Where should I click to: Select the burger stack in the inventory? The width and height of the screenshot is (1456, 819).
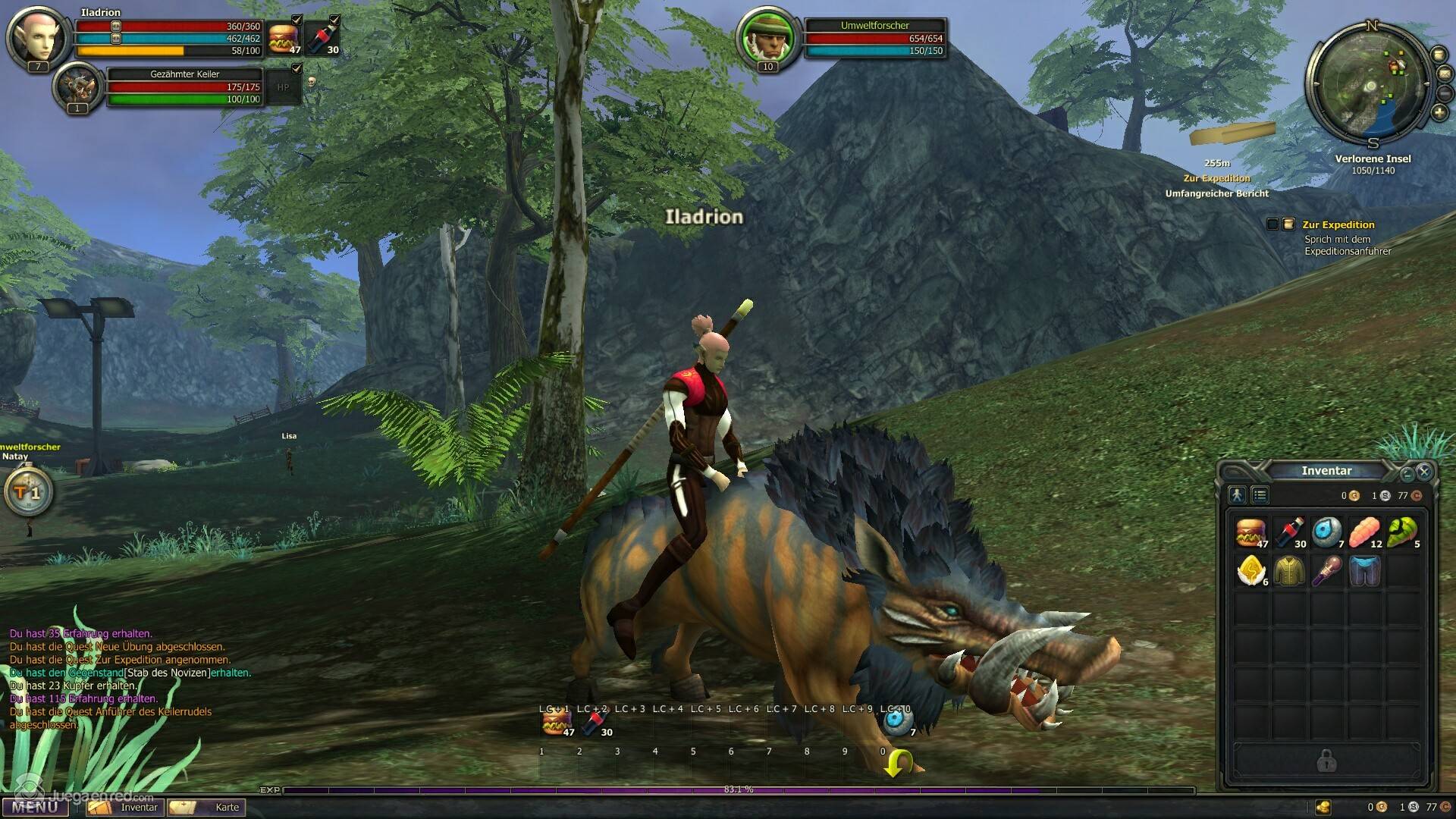(1250, 532)
